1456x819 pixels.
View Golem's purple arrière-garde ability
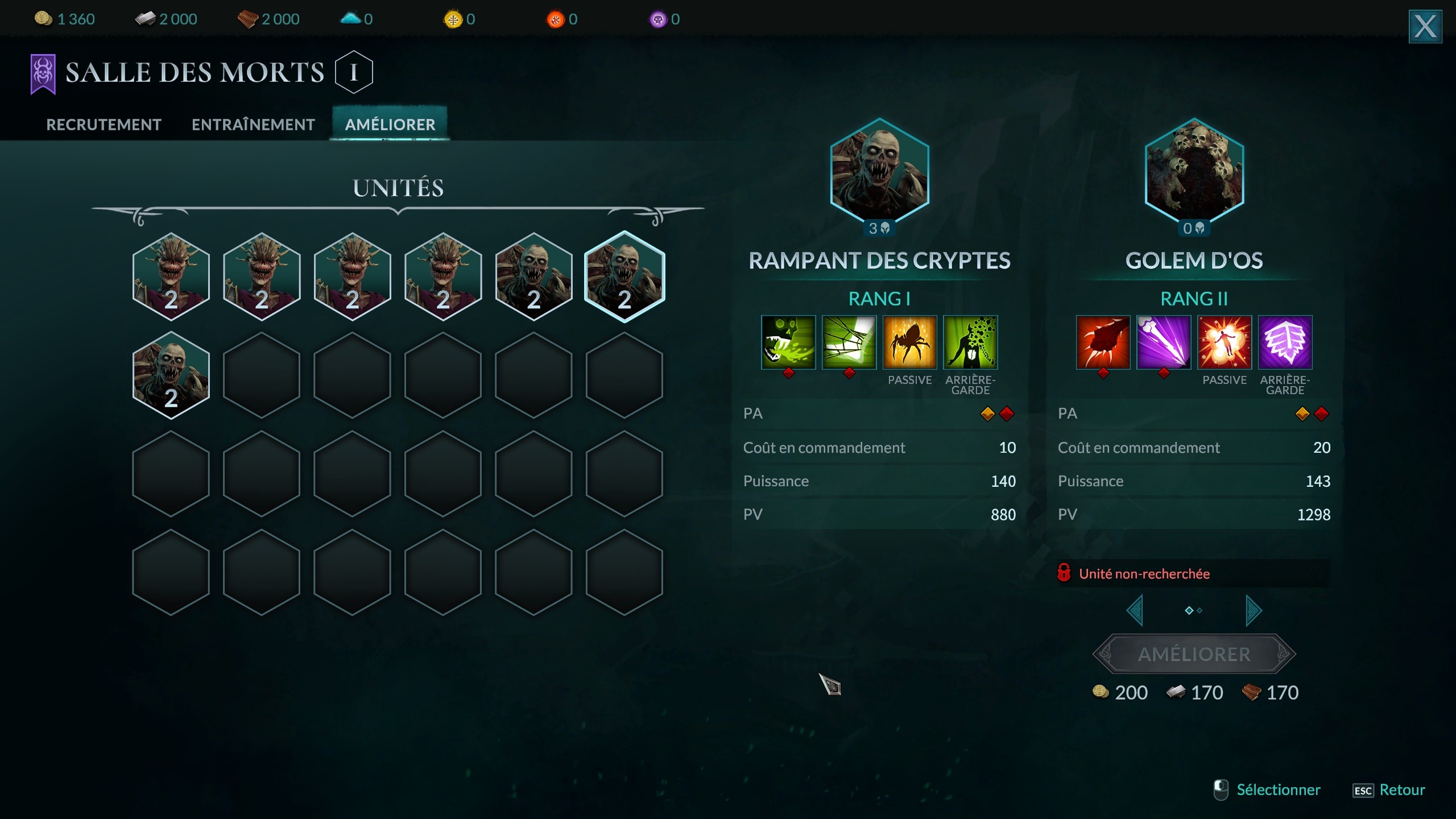(x=1285, y=342)
